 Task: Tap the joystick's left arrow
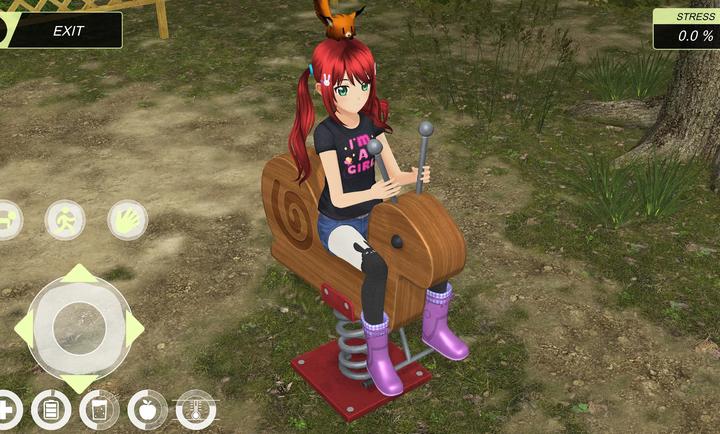coord(23,327)
